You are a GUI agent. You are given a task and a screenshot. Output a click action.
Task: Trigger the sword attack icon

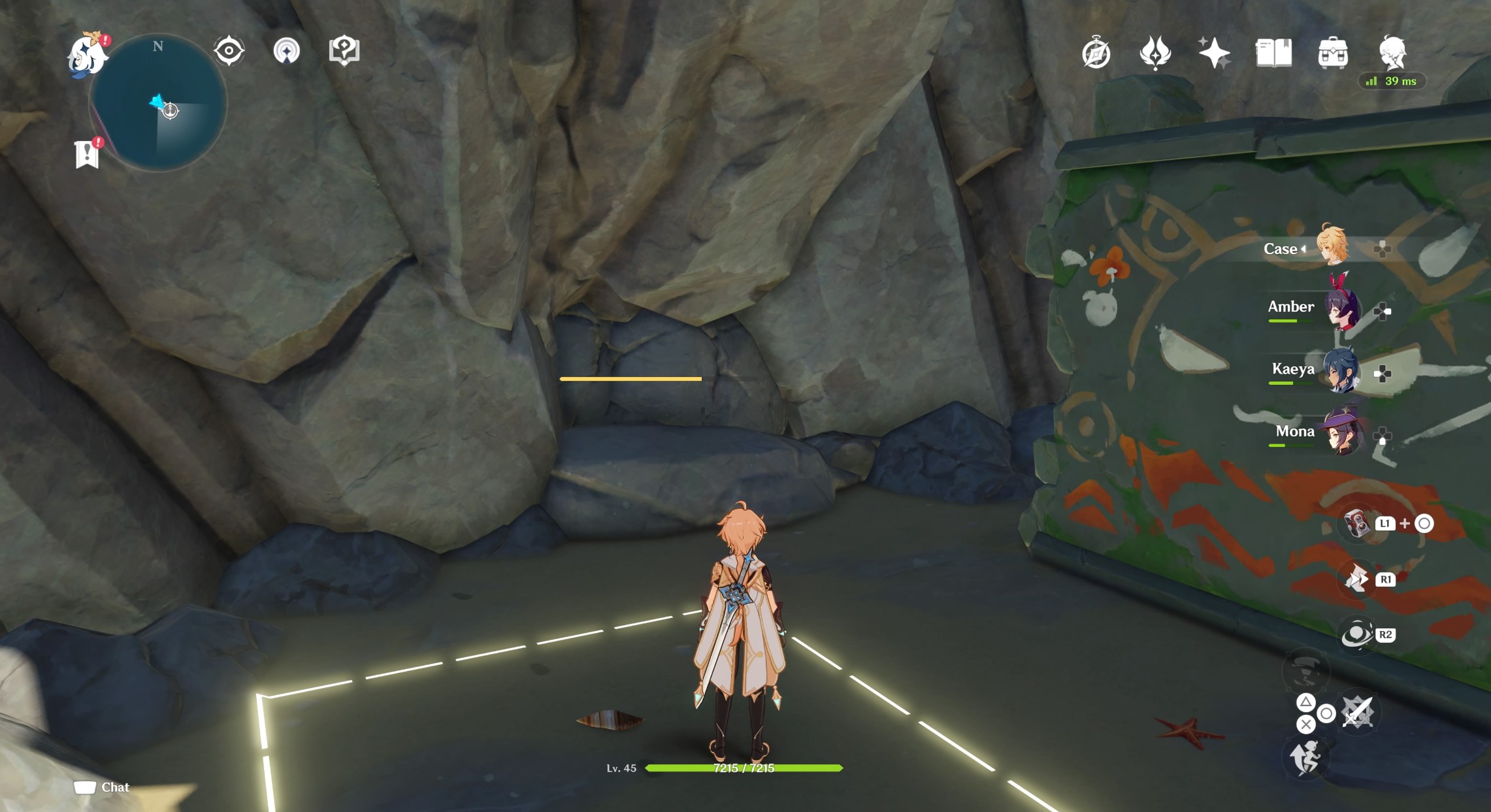1358,712
